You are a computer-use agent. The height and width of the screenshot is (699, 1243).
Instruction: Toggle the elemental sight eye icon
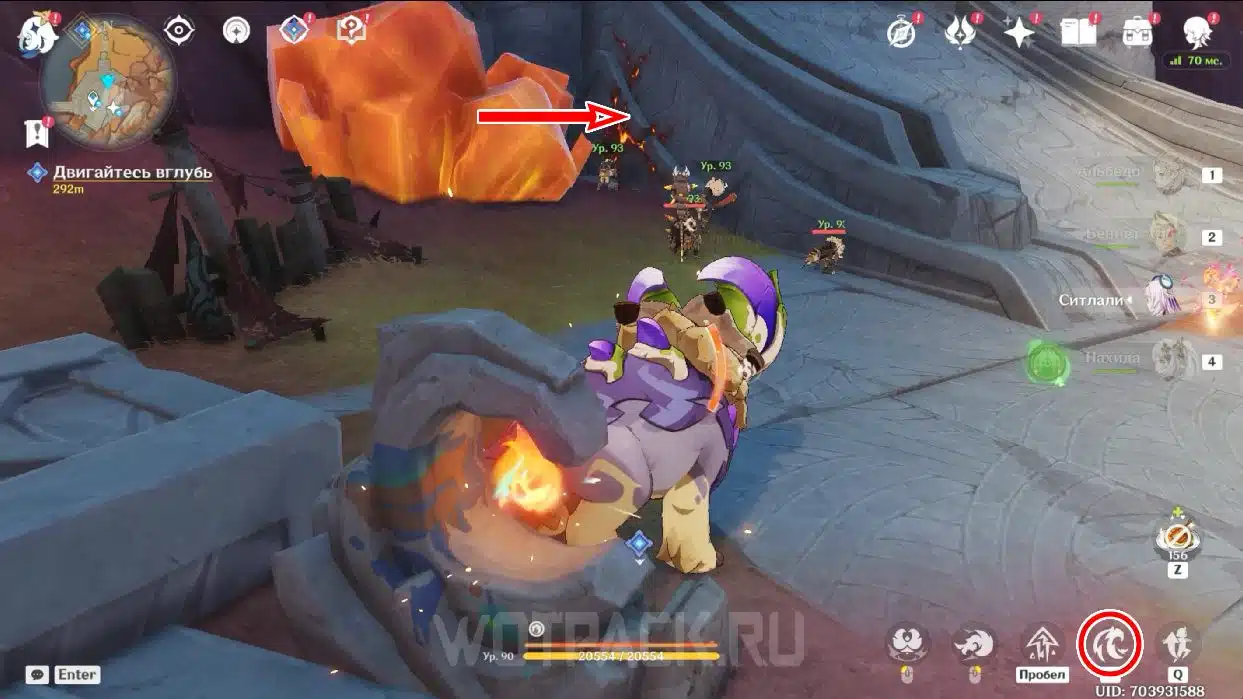click(179, 31)
